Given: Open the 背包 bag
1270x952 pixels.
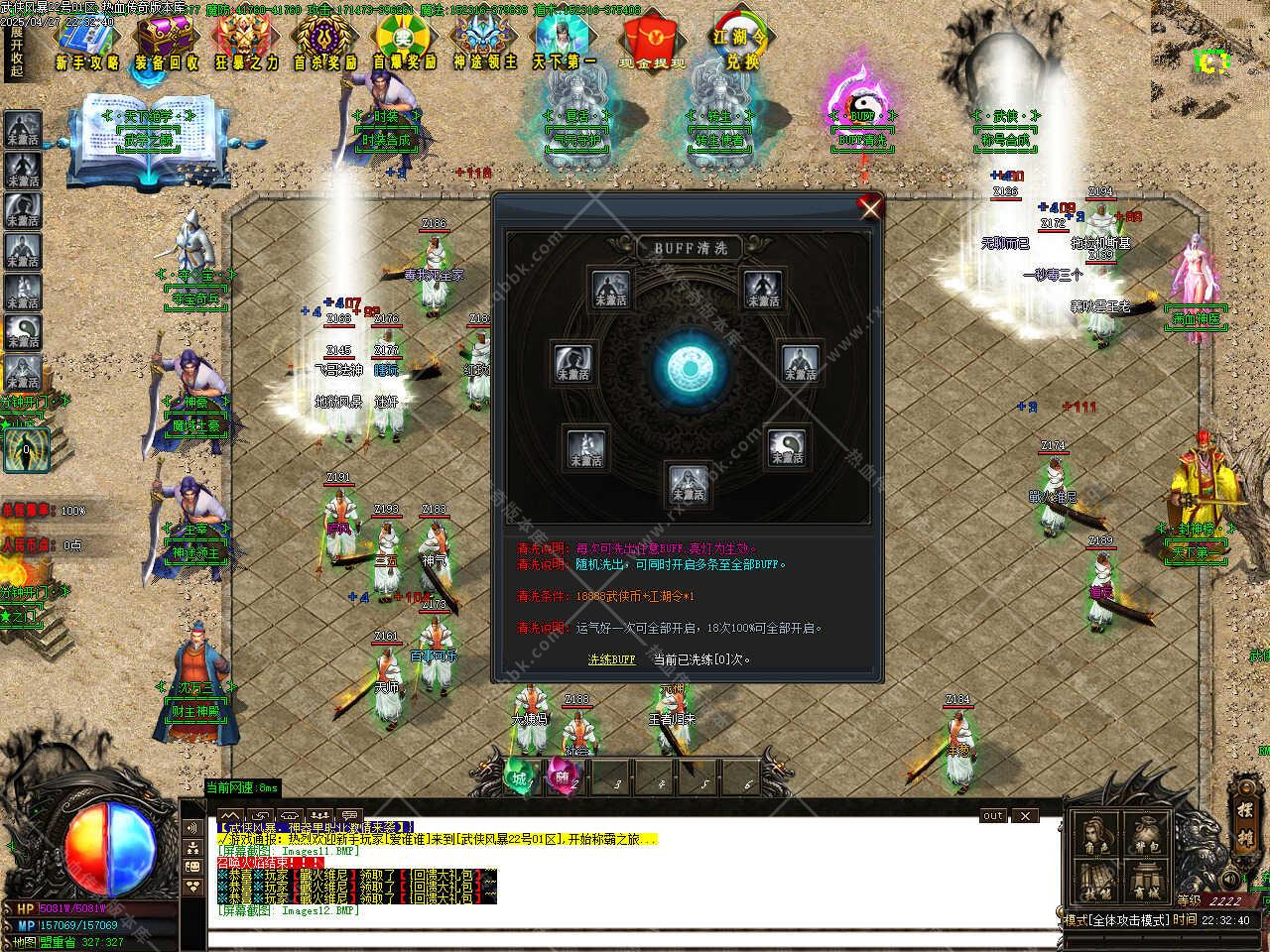Looking at the screenshot, I should coord(1145,834).
